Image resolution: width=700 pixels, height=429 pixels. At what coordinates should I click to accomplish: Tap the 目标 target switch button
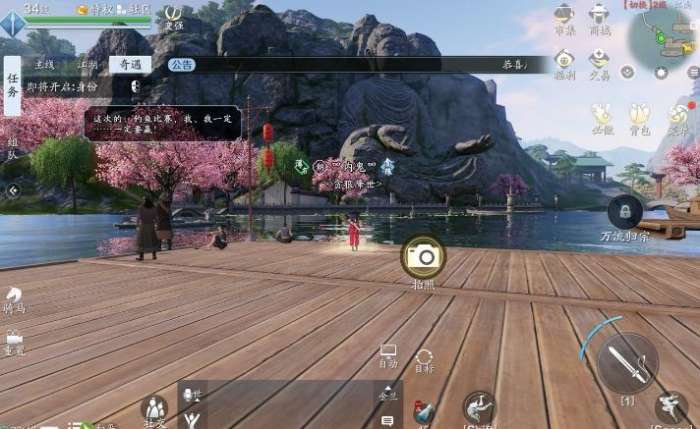pos(424,360)
